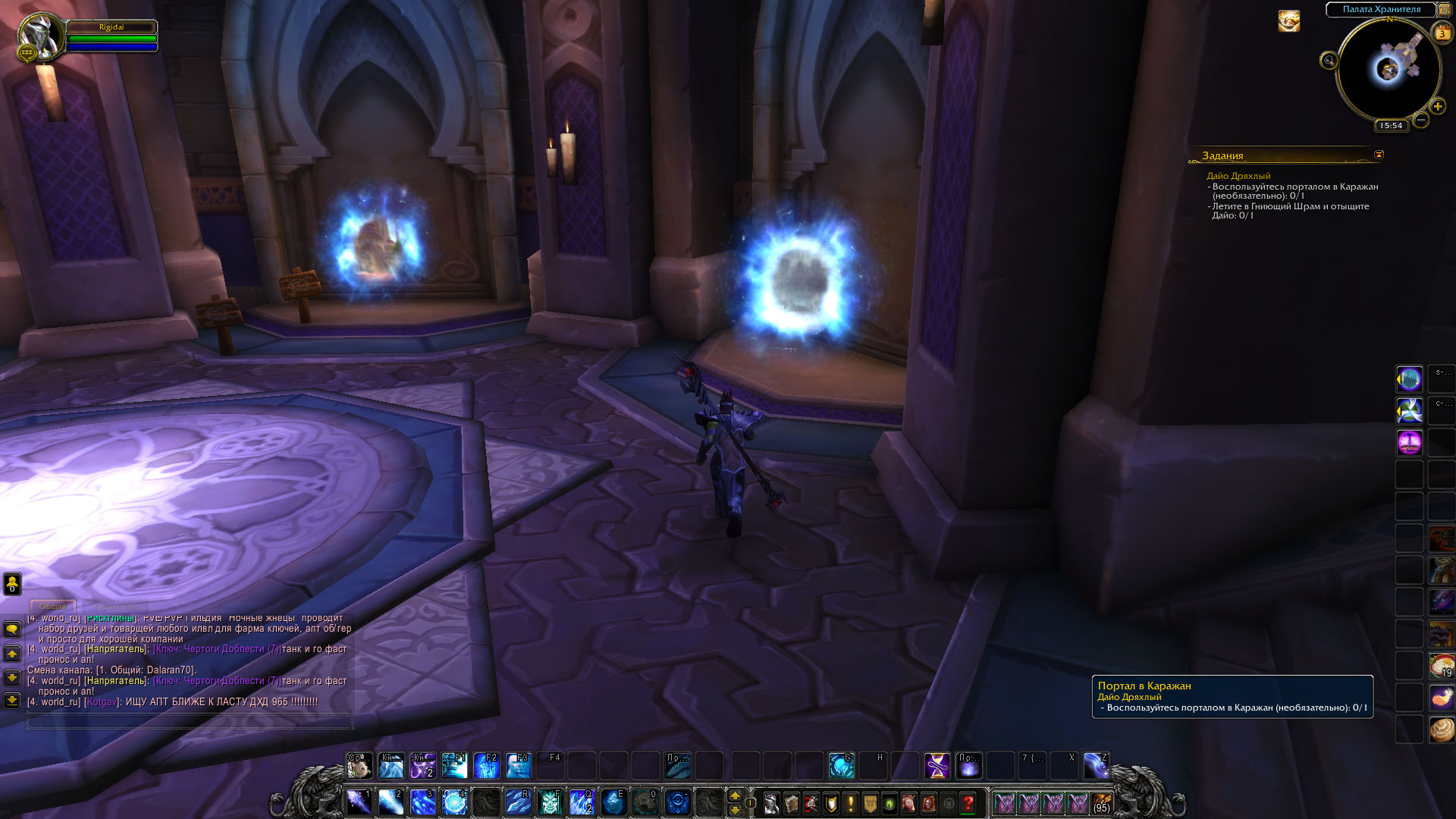The height and width of the screenshot is (819, 1456).
Task: Open the calendar showing day 3
Action: tap(1442, 33)
